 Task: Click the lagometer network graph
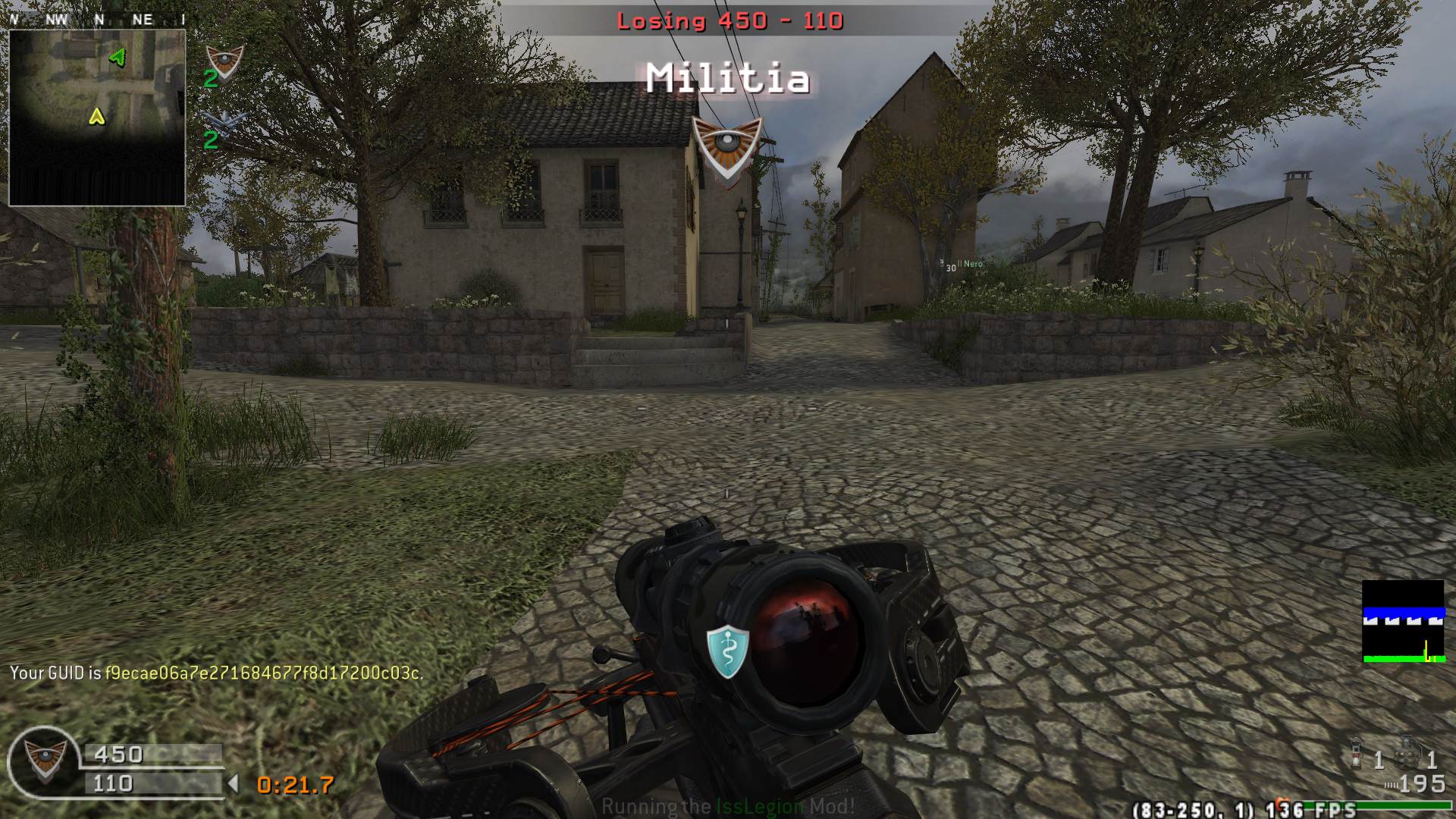coord(1403,622)
